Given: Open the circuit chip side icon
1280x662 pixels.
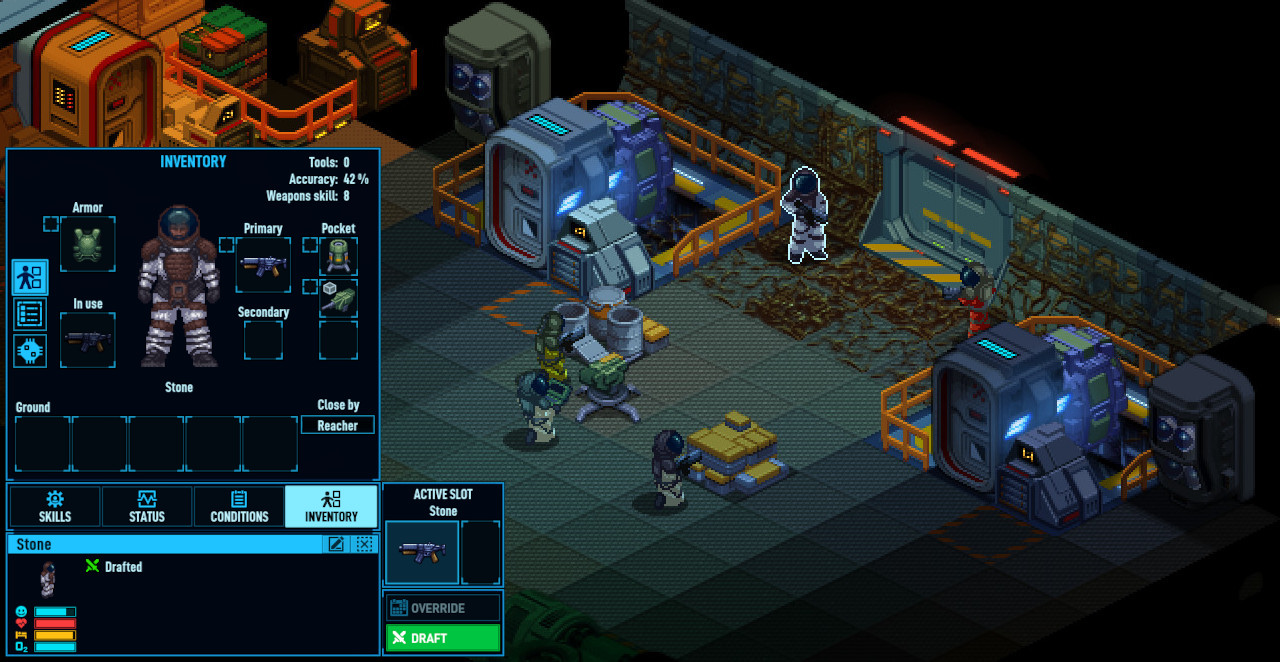Looking at the screenshot, I should tap(30, 351).
